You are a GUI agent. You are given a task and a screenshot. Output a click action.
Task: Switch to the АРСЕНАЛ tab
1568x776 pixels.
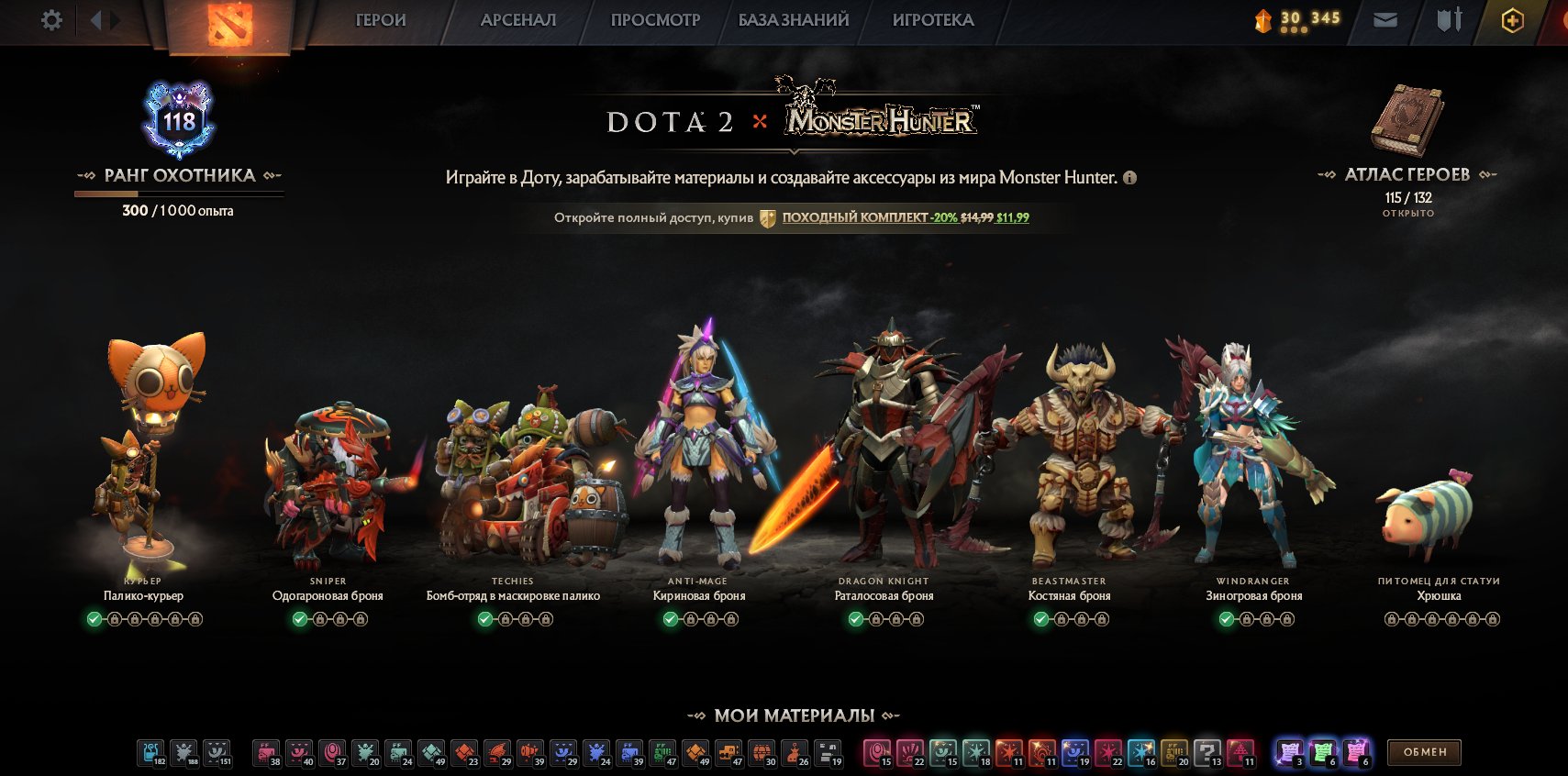pyautogui.click(x=517, y=19)
